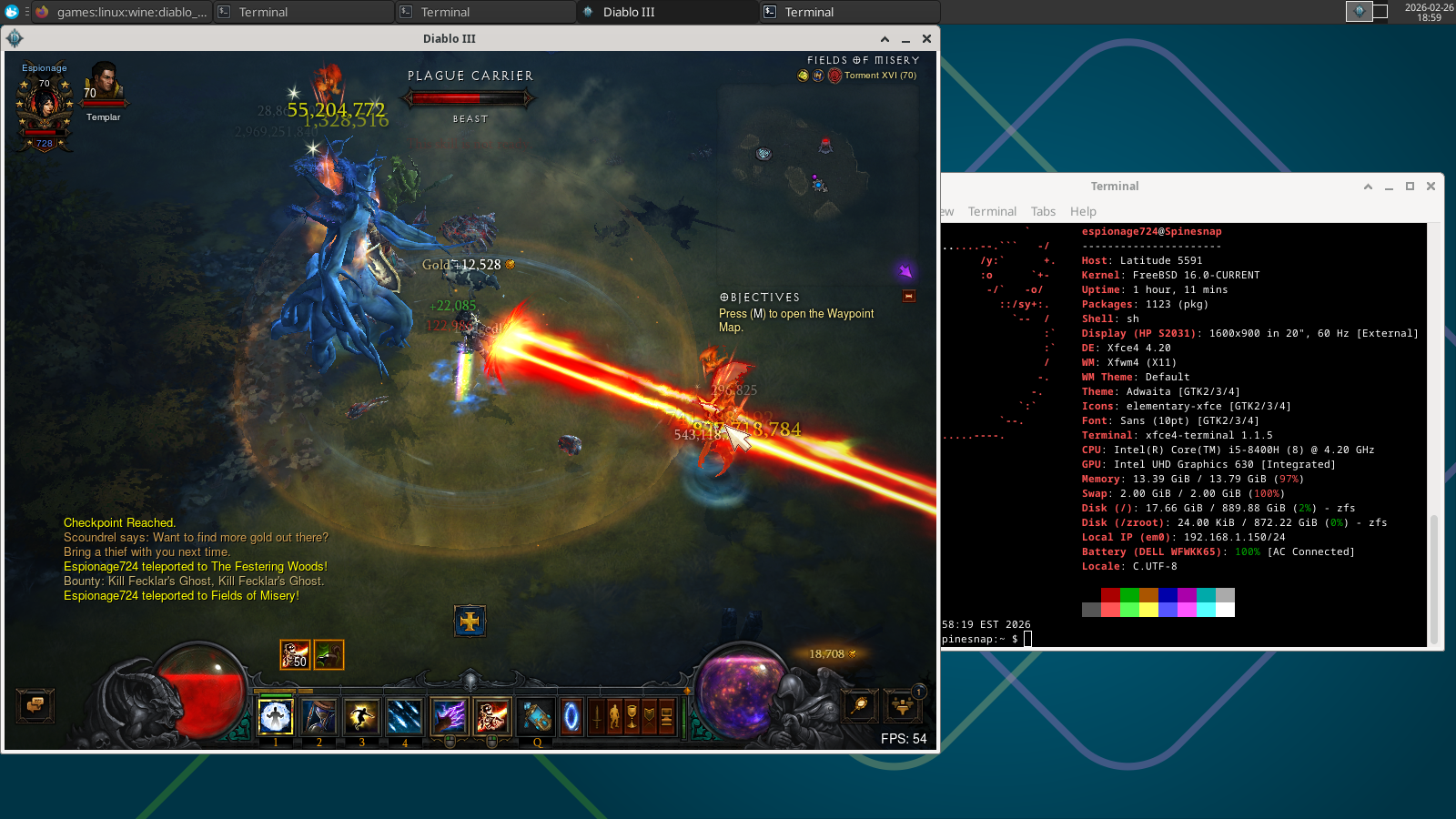Screen dimensions: 1456x819
Task: Roll up the Diablo III window with the shade arrow
Action: click(x=885, y=38)
